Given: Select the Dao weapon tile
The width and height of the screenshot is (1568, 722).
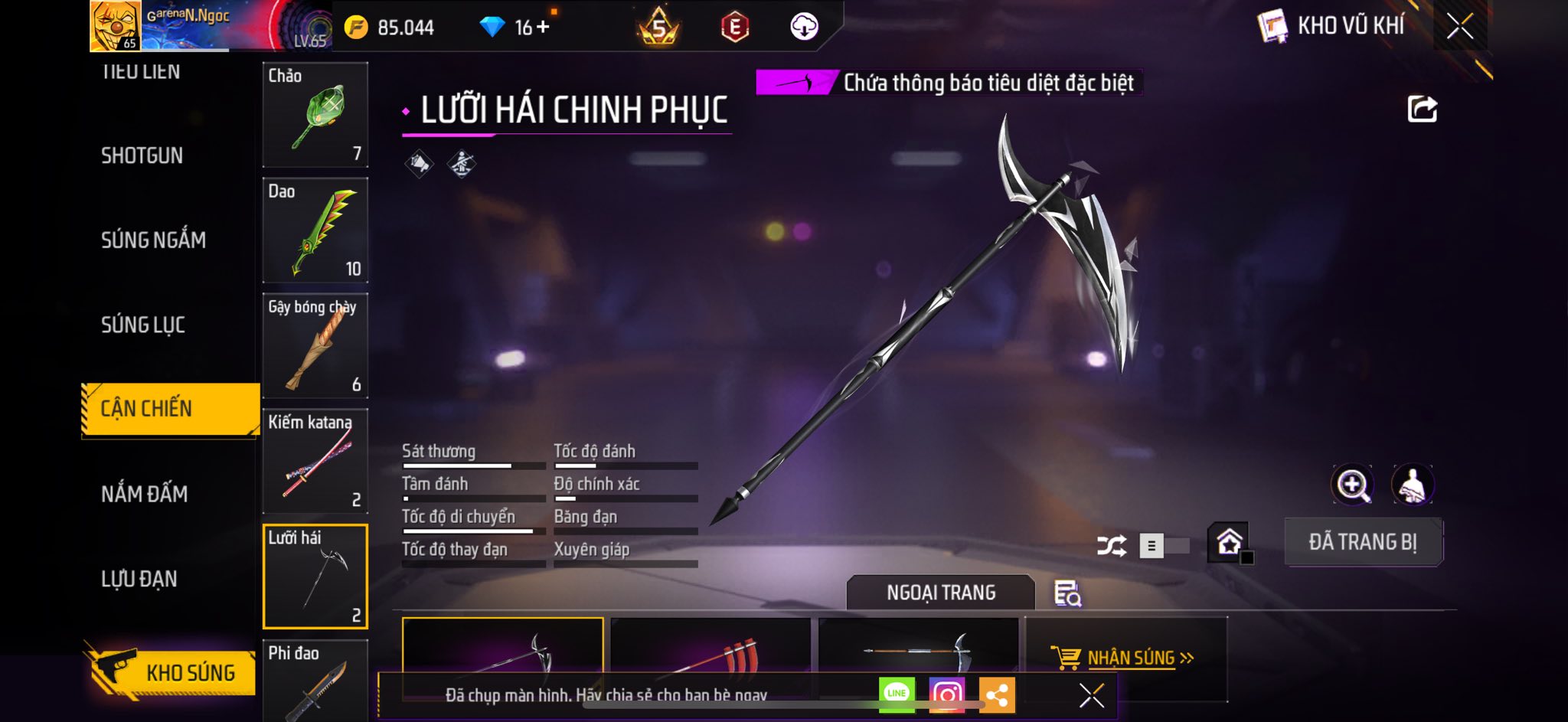Looking at the screenshot, I should 315,230.
